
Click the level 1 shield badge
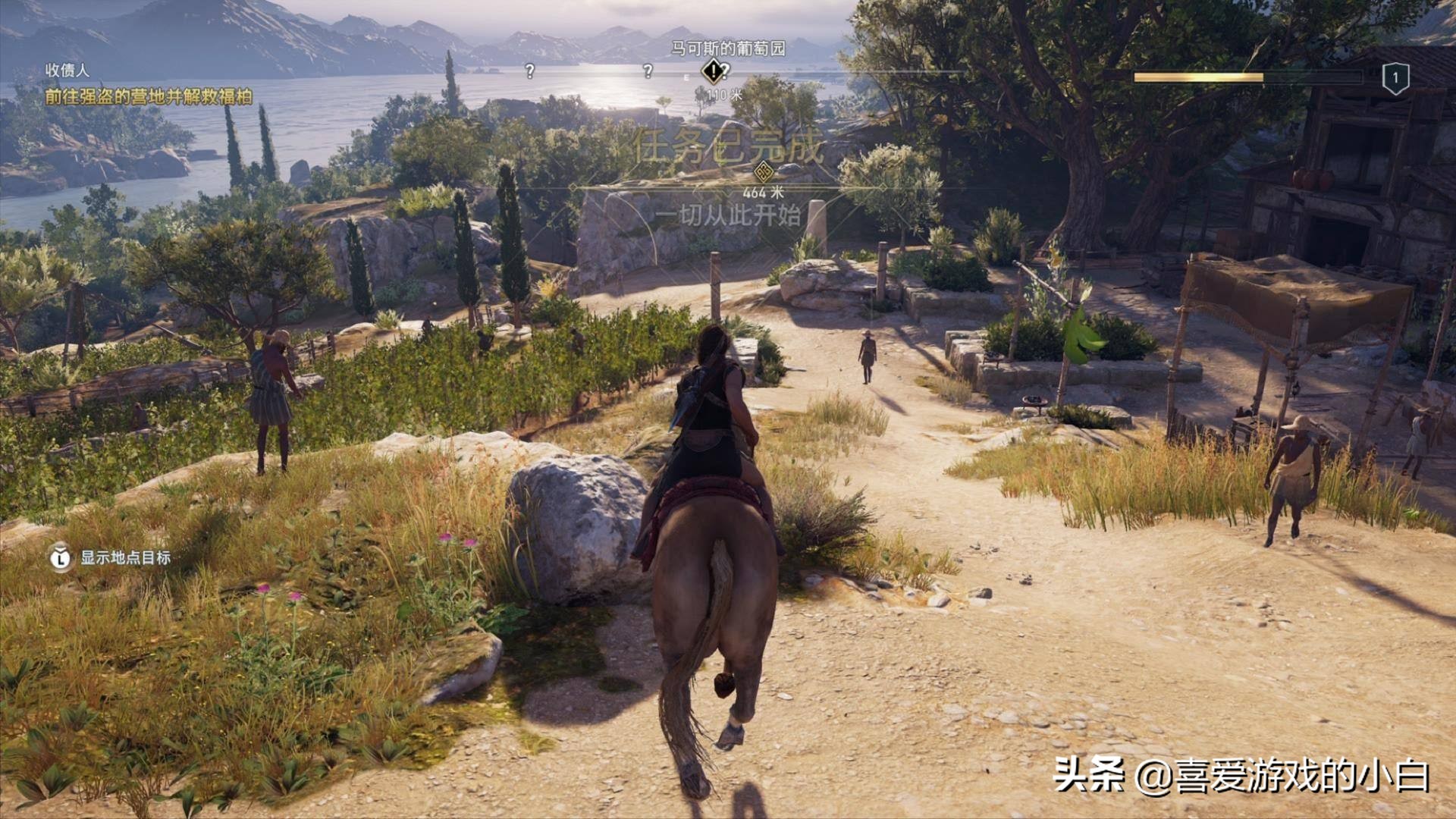pos(1395,78)
